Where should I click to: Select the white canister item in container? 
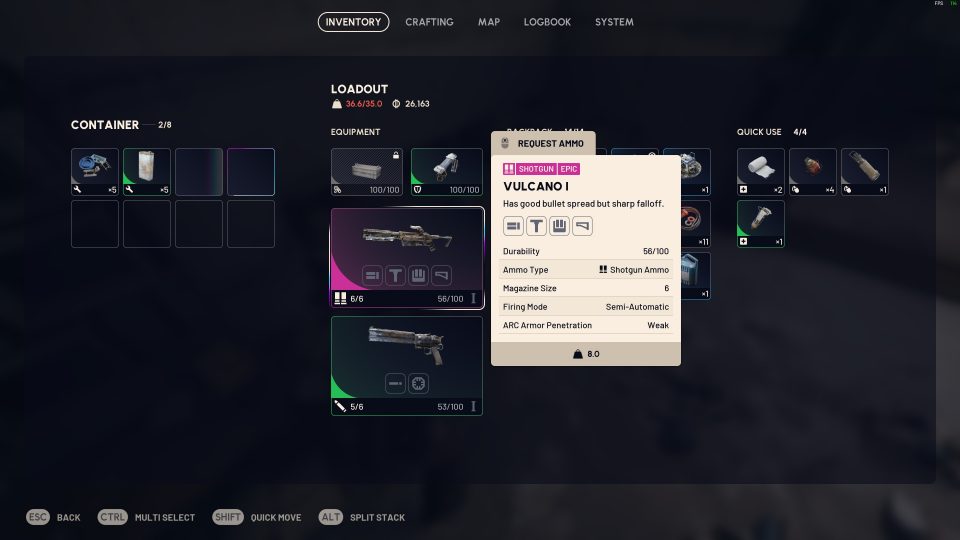tap(147, 172)
